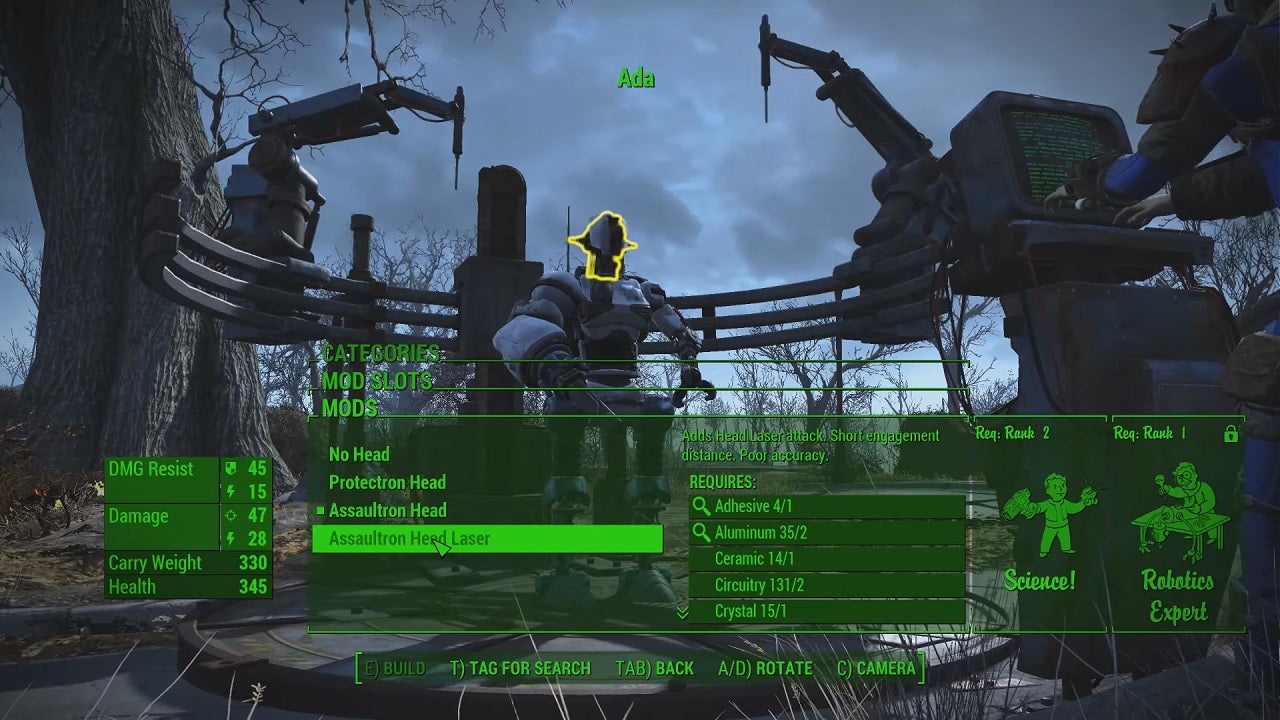
Task: Click the shield icon beside DMG Resist 45
Action: (x=230, y=466)
